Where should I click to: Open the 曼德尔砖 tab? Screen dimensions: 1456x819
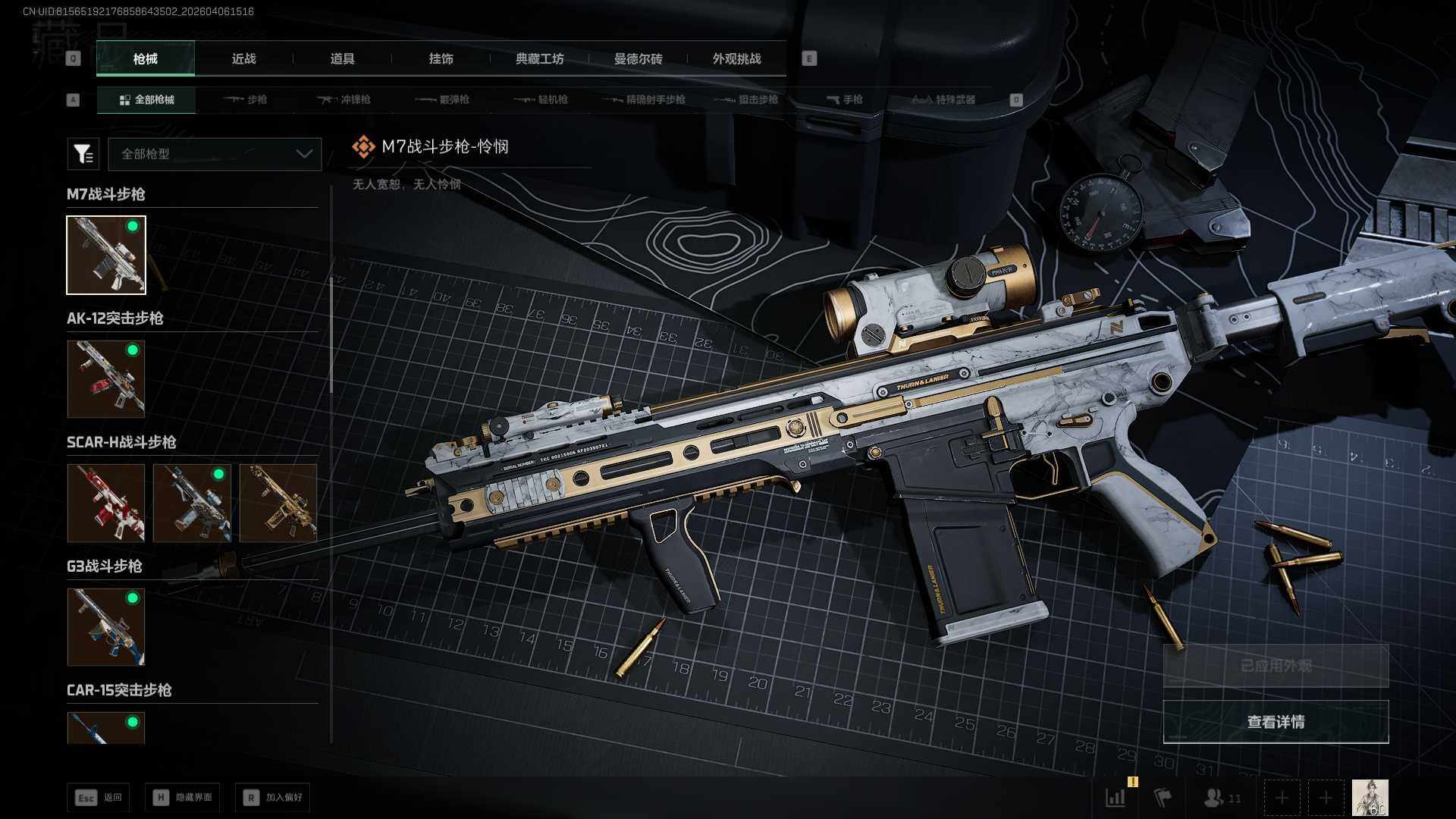[638, 58]
